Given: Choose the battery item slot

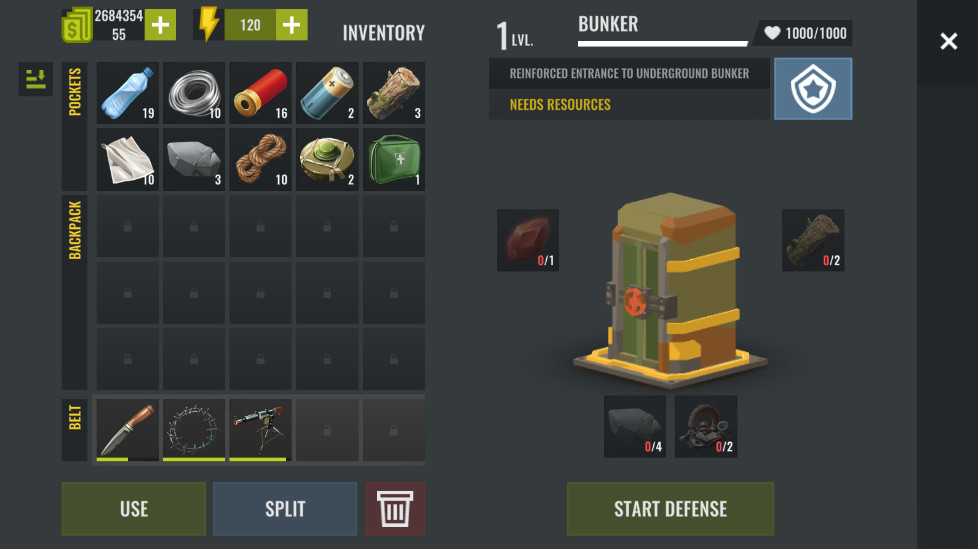Looking at the screenshot, I should click(x=327, y=94).
